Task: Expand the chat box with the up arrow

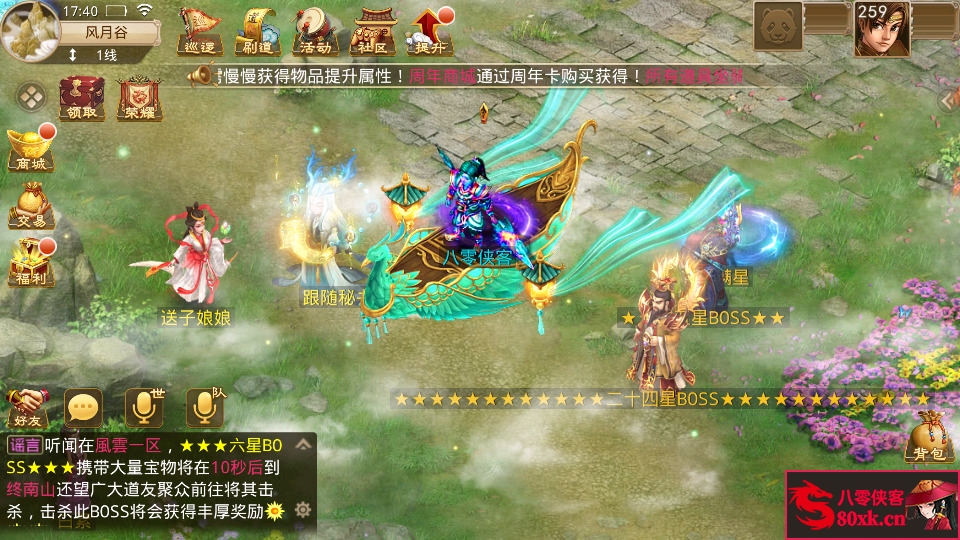Action: coord(302,445)
